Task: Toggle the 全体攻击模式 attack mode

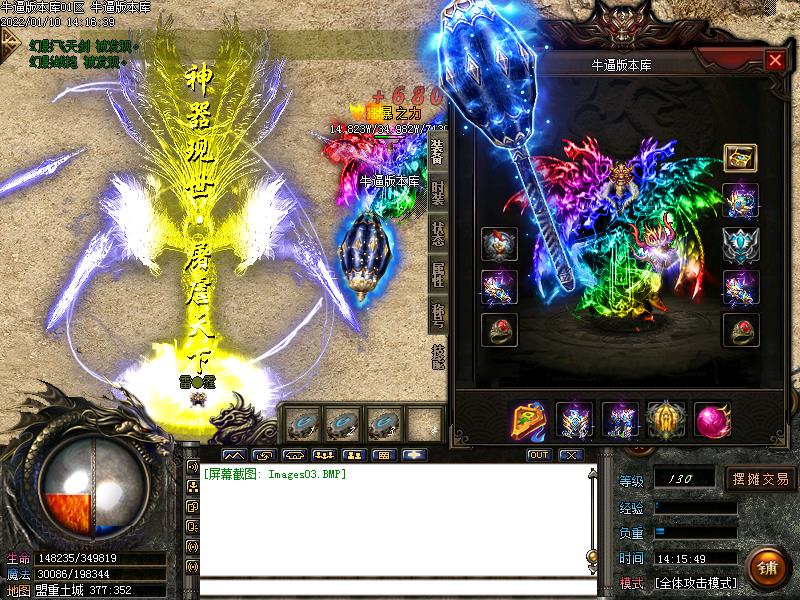Action: coord(696,582)
